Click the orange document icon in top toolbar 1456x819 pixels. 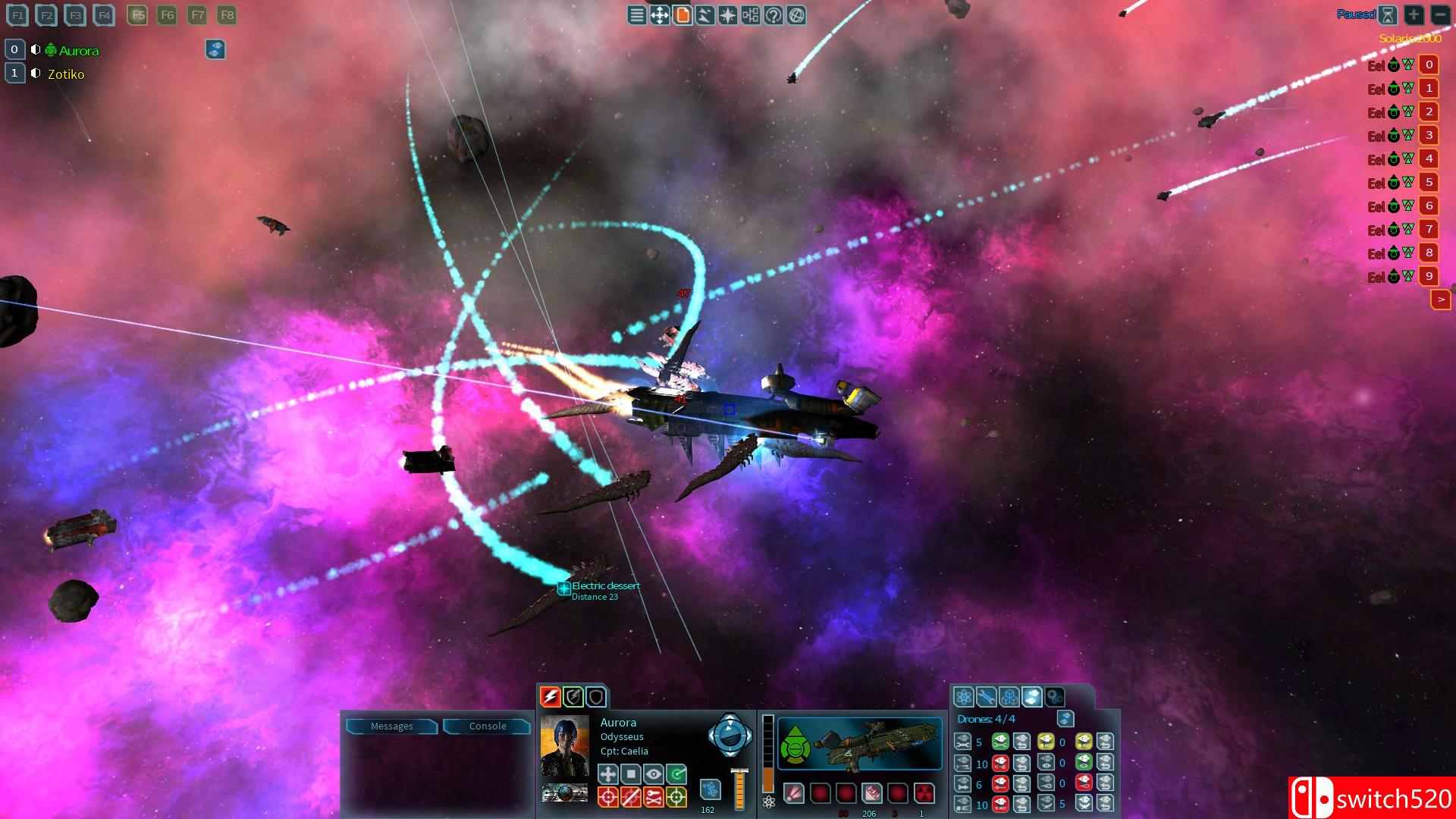click(682, 15)
